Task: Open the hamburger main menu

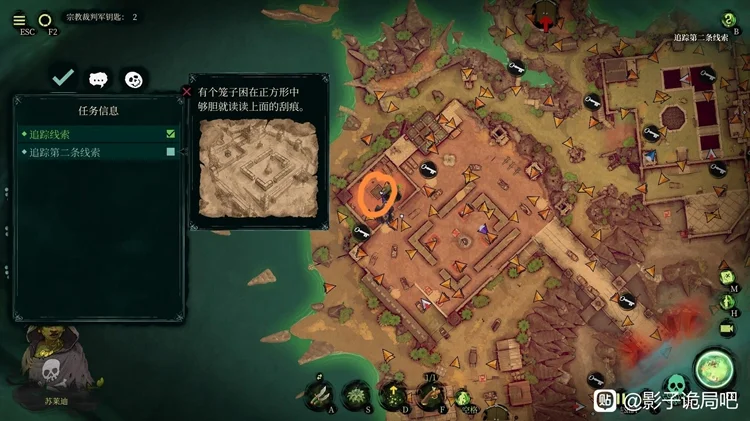Action: coord(19,19)
